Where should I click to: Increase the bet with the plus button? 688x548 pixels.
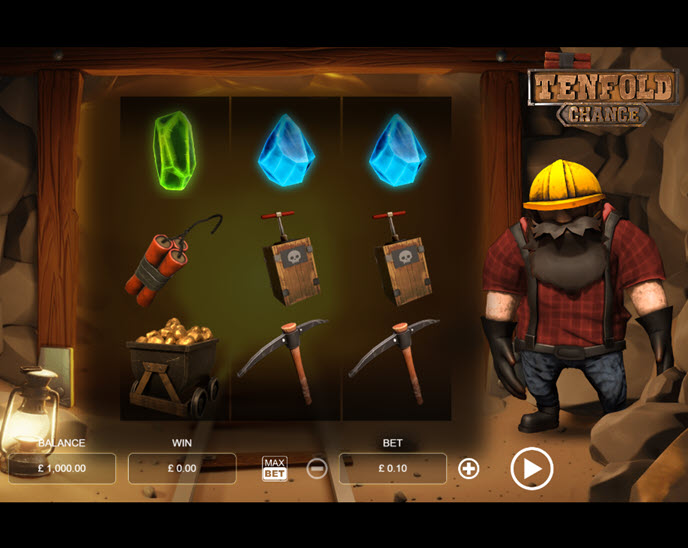[x=468, y=468]
